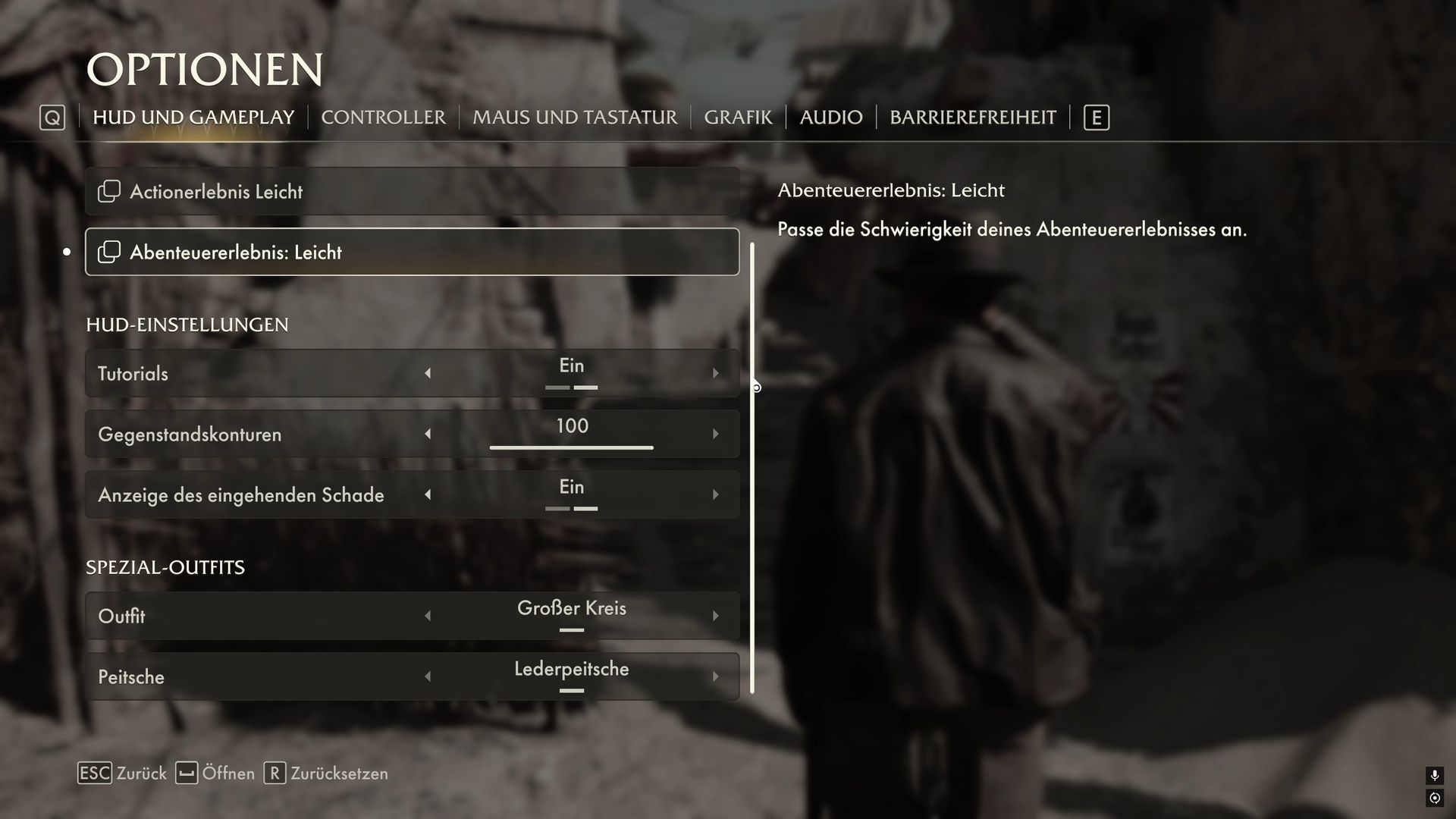The height and width of the screenshot is (819, 1456).
Task: Click the settings list scrollbar
Action: (x=752, y=467)
